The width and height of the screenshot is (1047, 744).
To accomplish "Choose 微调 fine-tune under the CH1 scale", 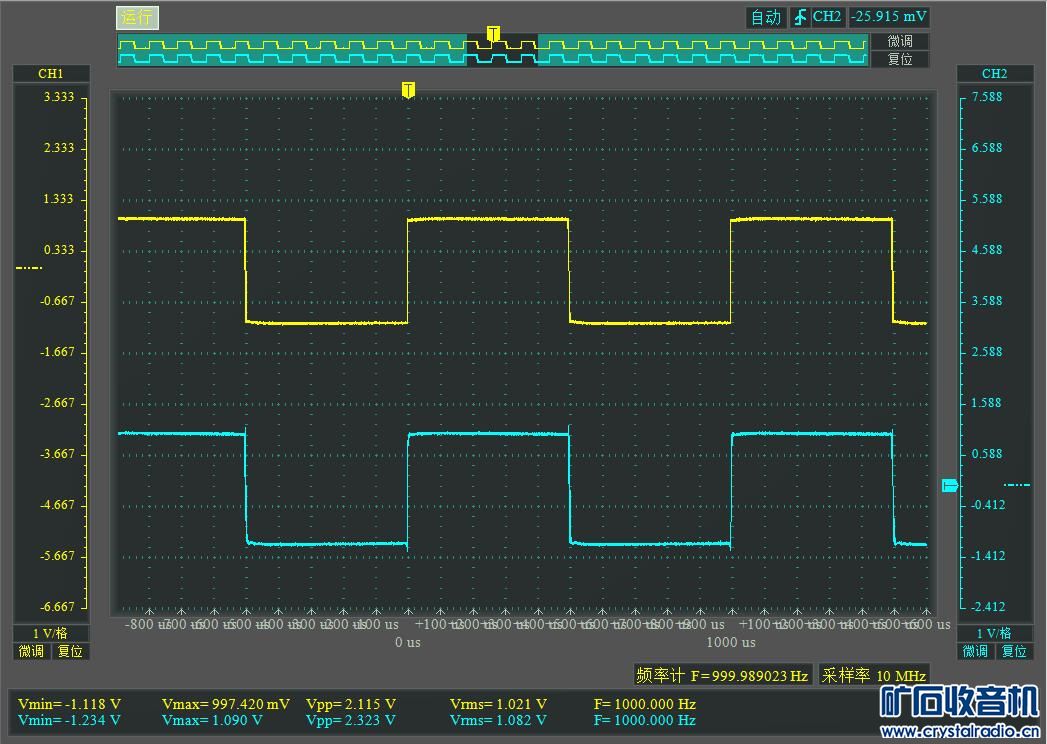I will (x=31, y=651).
